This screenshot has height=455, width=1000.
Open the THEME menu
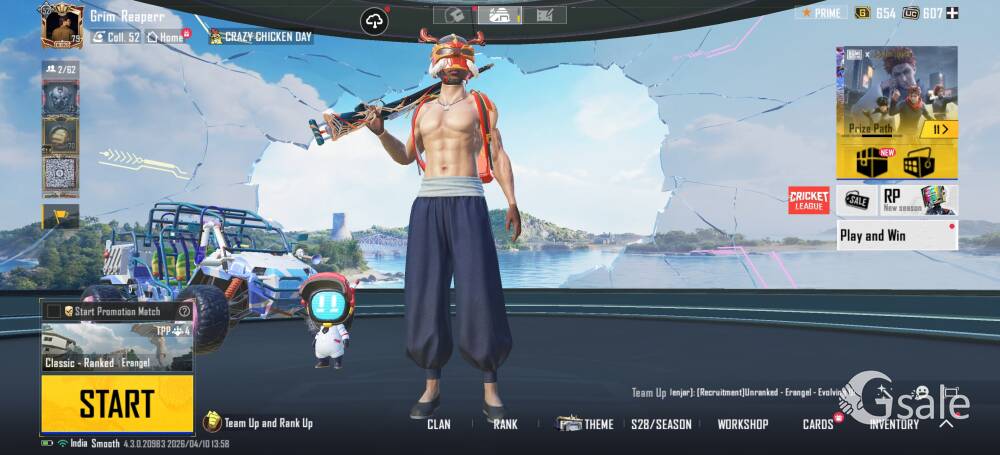[x=586, y=424]
